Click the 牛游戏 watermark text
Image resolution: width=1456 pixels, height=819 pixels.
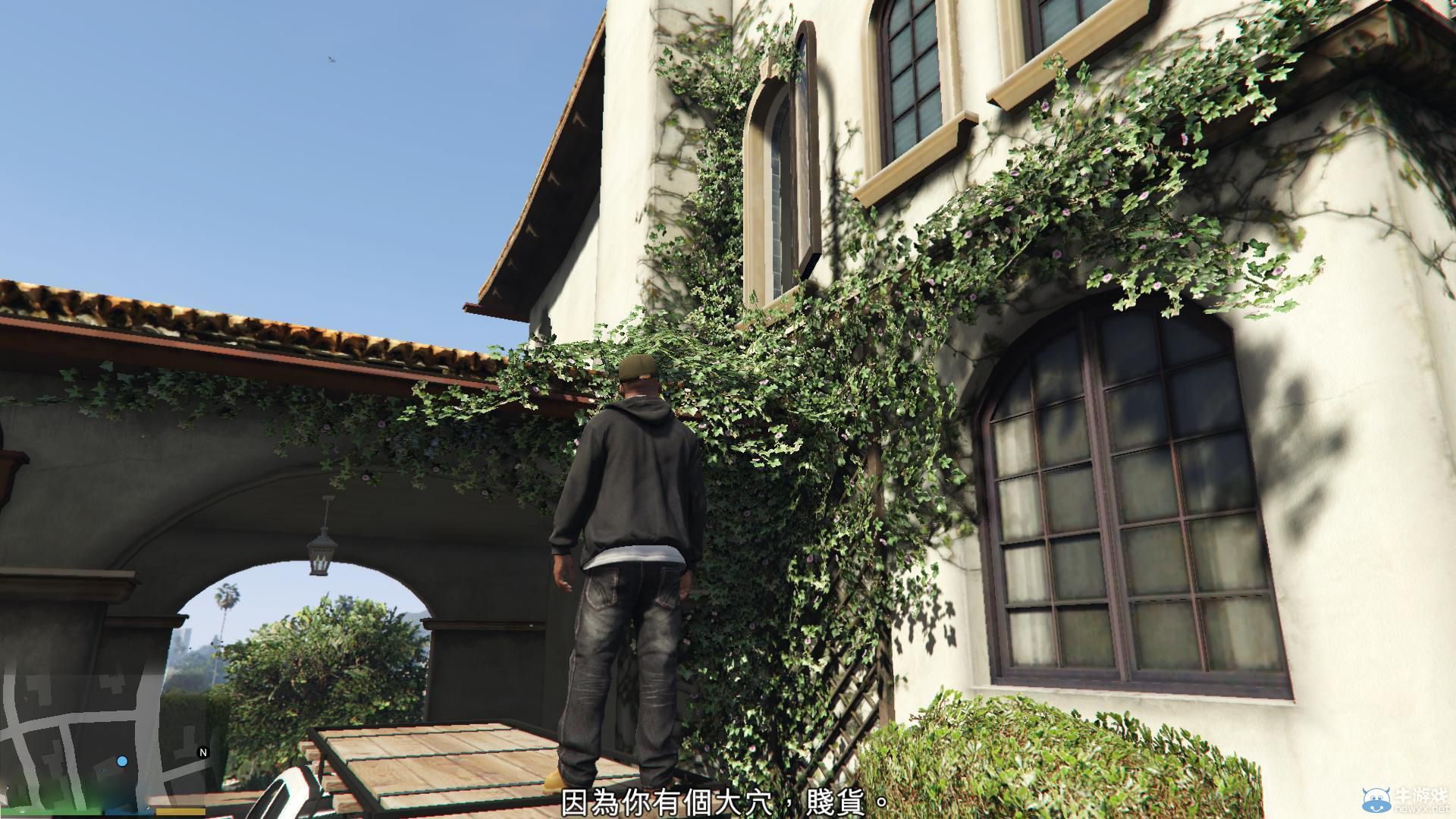tap(1421, 795)
